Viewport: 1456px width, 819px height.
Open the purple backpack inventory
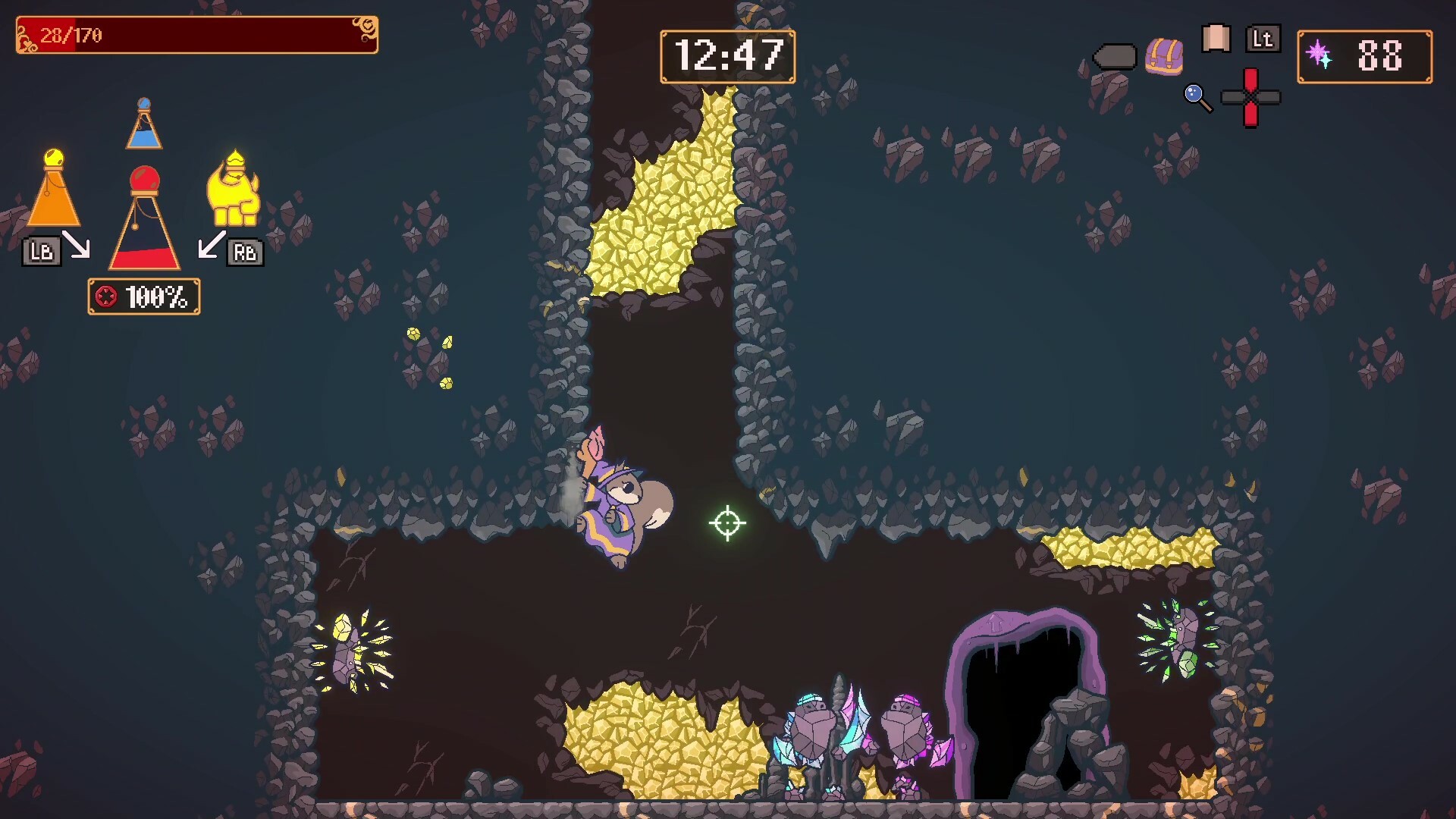(1164, 56)
